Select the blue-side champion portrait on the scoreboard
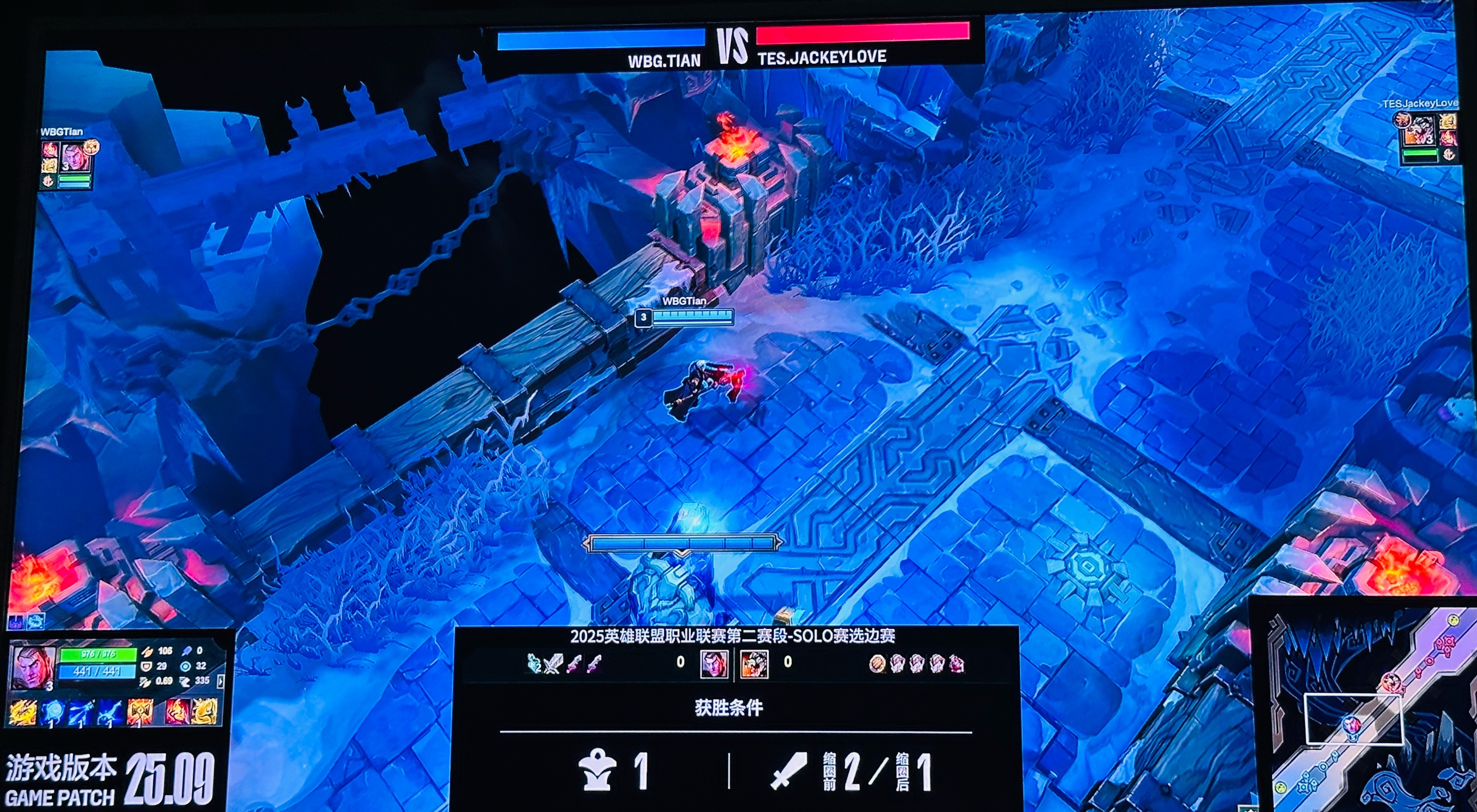Screen dimensions: 1477x812 pyautogui.click(x=715, y=664)
